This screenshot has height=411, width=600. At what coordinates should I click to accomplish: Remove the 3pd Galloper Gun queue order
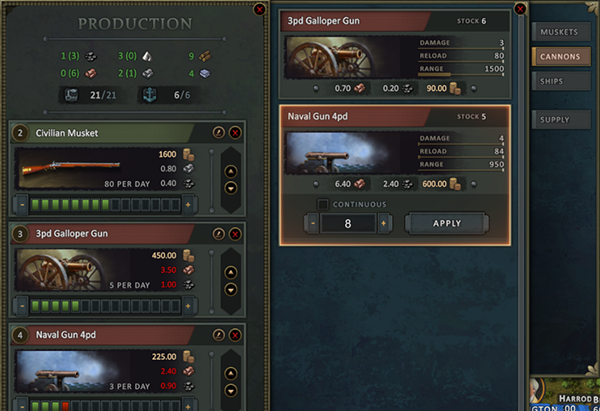pyautogui.click(x=235, y=232)
